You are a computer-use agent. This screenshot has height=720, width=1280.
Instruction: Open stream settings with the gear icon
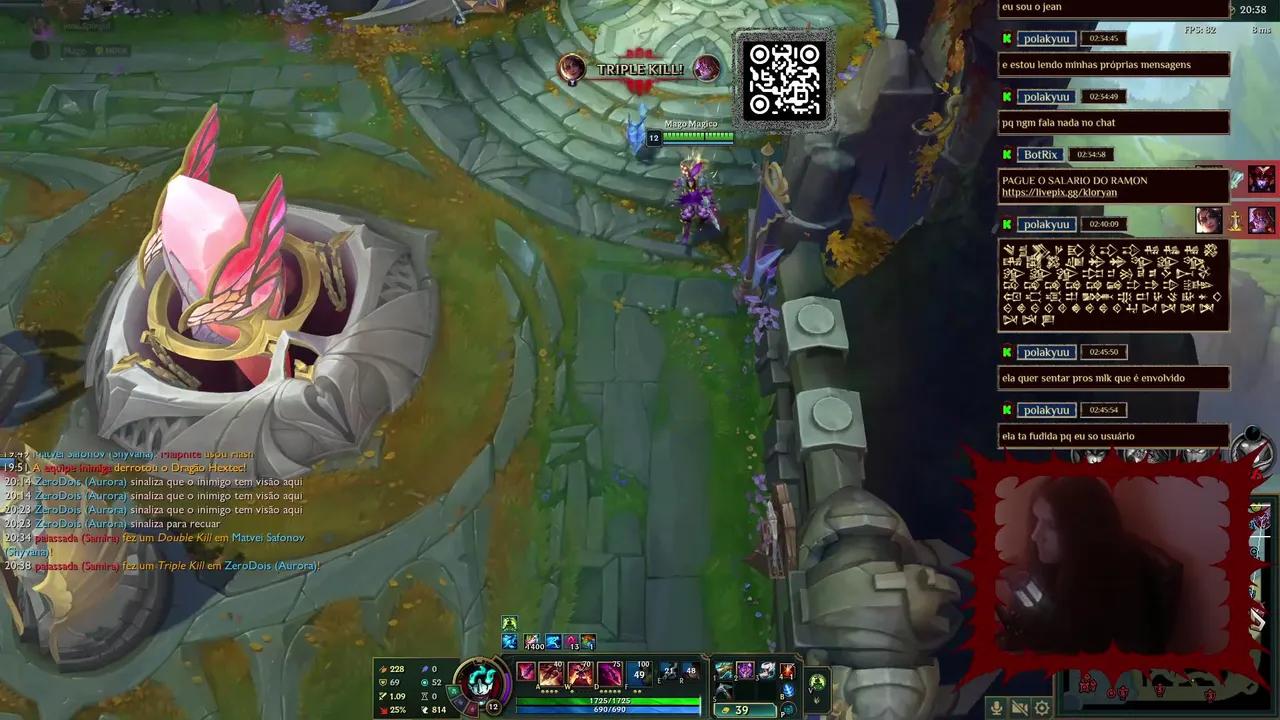1041,707
